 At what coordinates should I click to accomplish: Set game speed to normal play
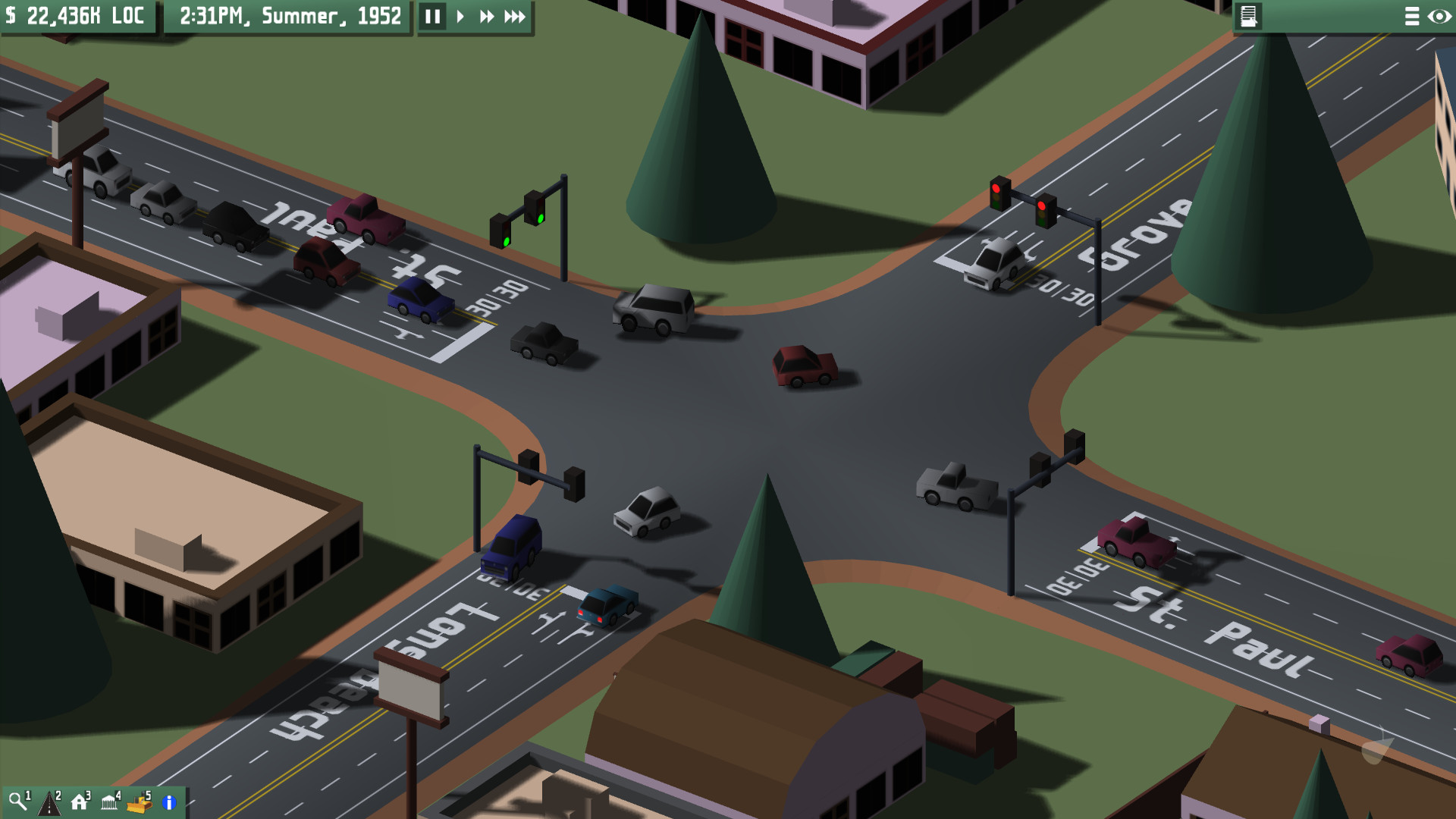pyautogui.click(x=460, y=17)
